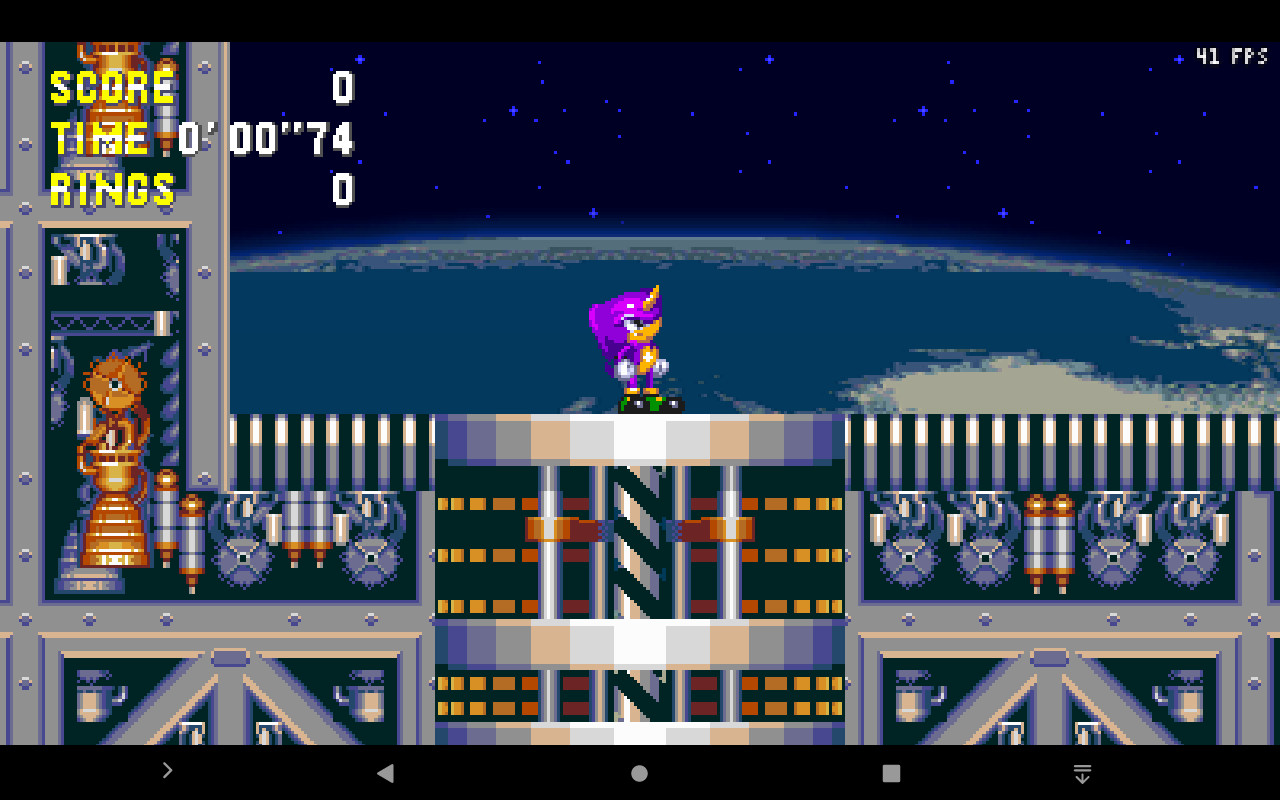The image size is (1280, 800).
Task: Expand the left-edge chevron panel handle
Action: point(168,770)
